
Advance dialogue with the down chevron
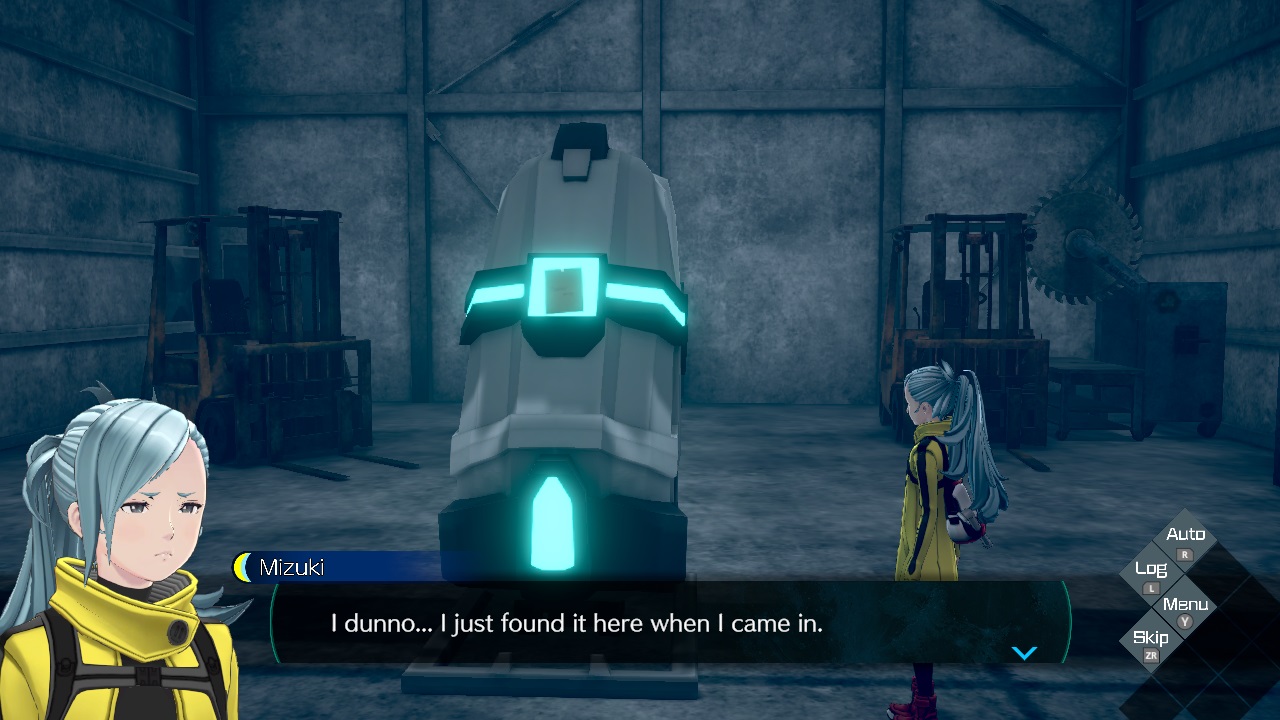point(1024,653)
